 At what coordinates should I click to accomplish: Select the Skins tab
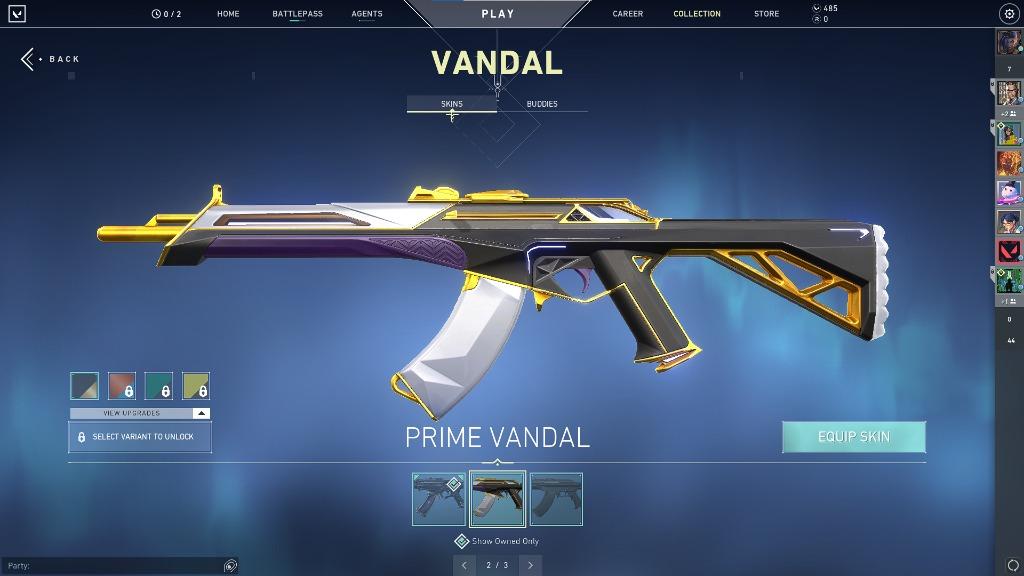(x=452, y=104)
